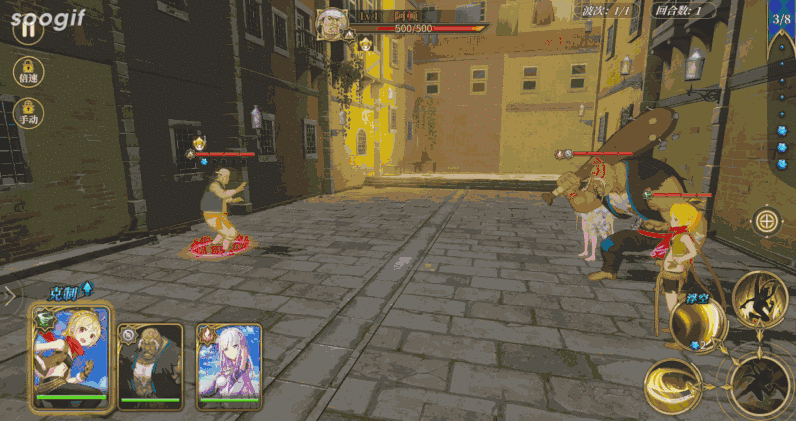Choose the bearded man character card
The width and height of the screenshot is (796, 421).
pos(151,366)
